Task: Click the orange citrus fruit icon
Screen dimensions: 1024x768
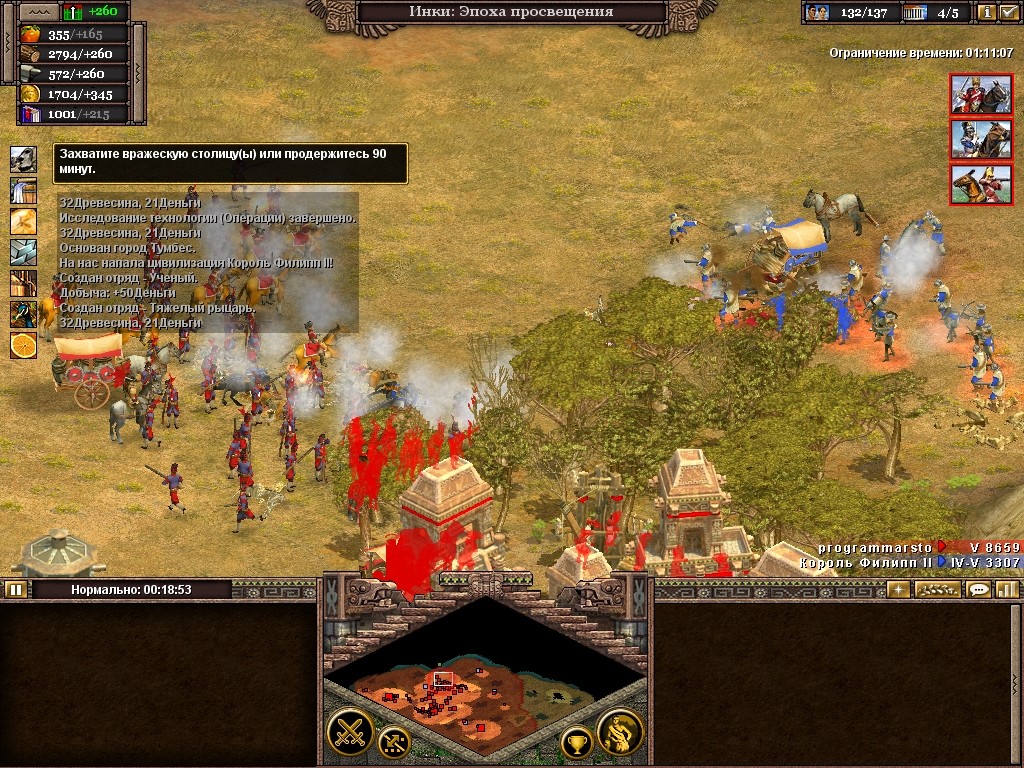Action: pos(23,345)
